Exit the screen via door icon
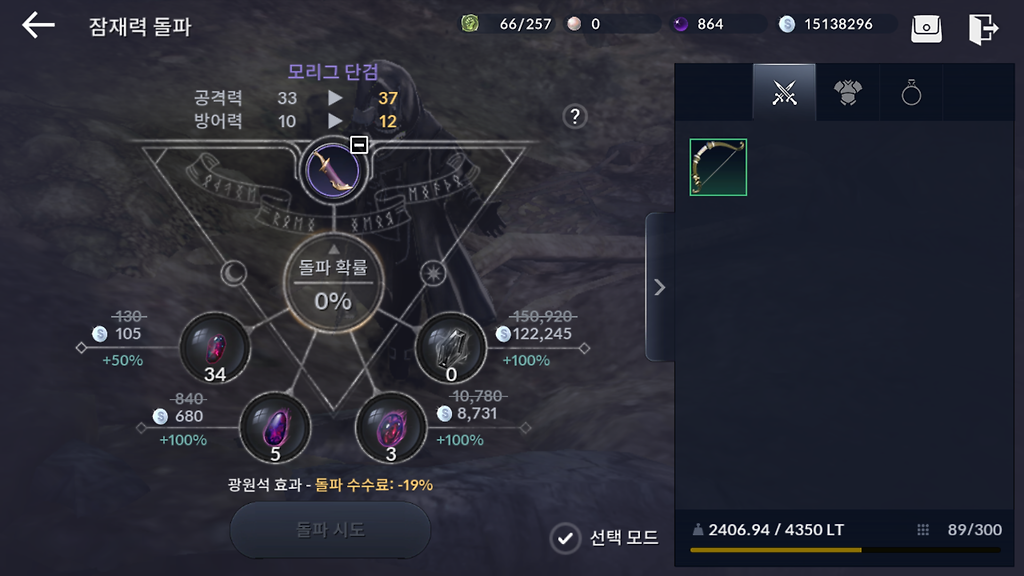This screenshot has height=576, width=1024. 983,28
